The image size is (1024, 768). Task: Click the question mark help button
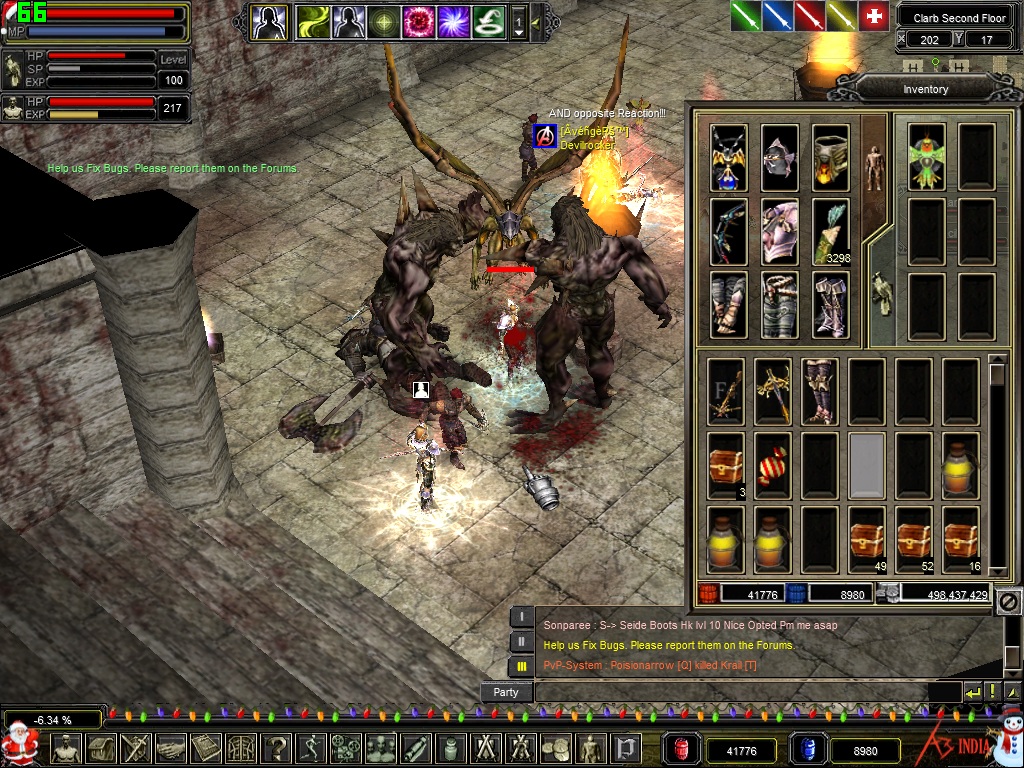(x=275, y=748)
